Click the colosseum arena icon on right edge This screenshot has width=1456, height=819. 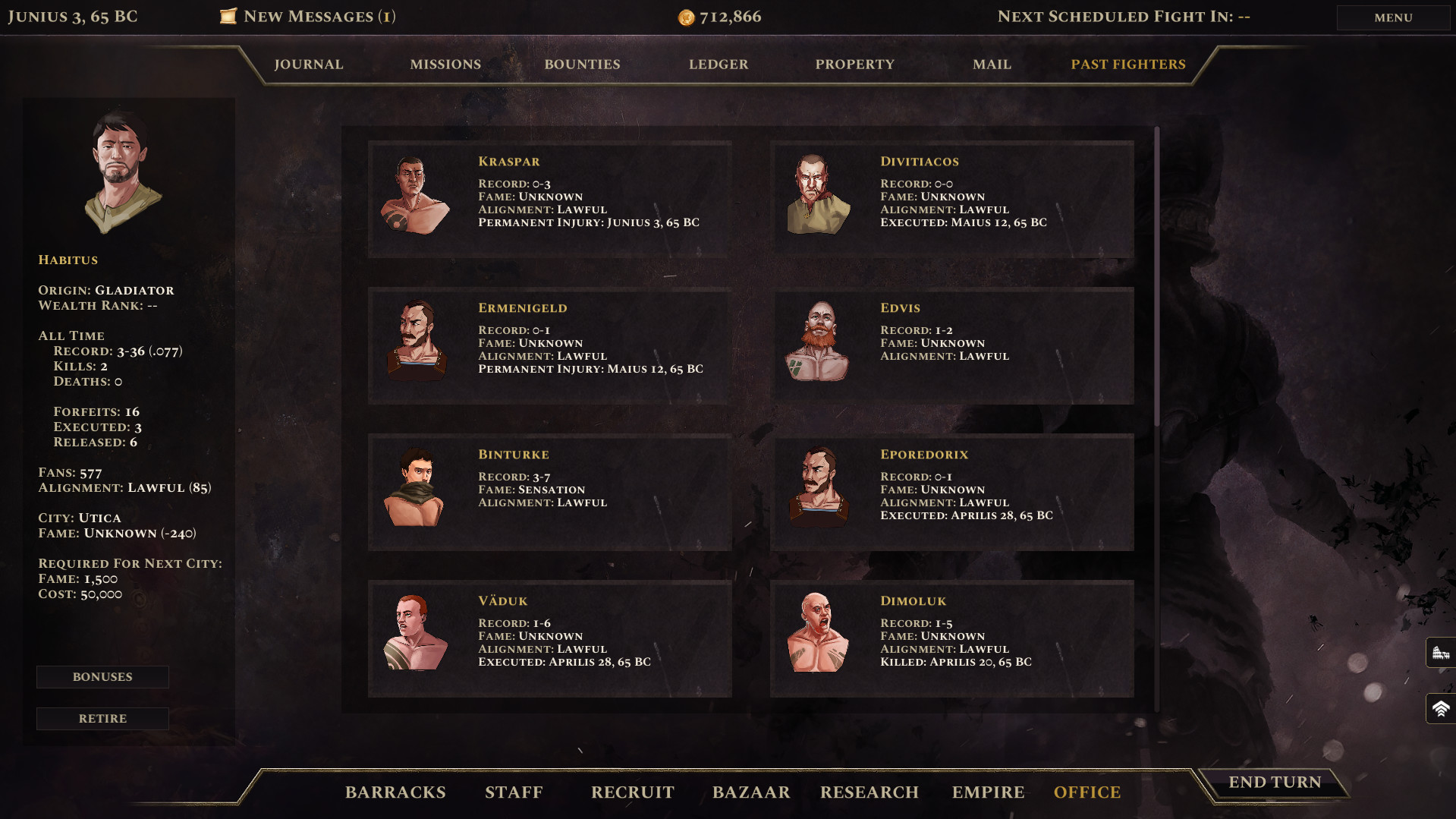(x=1441, y=652)
